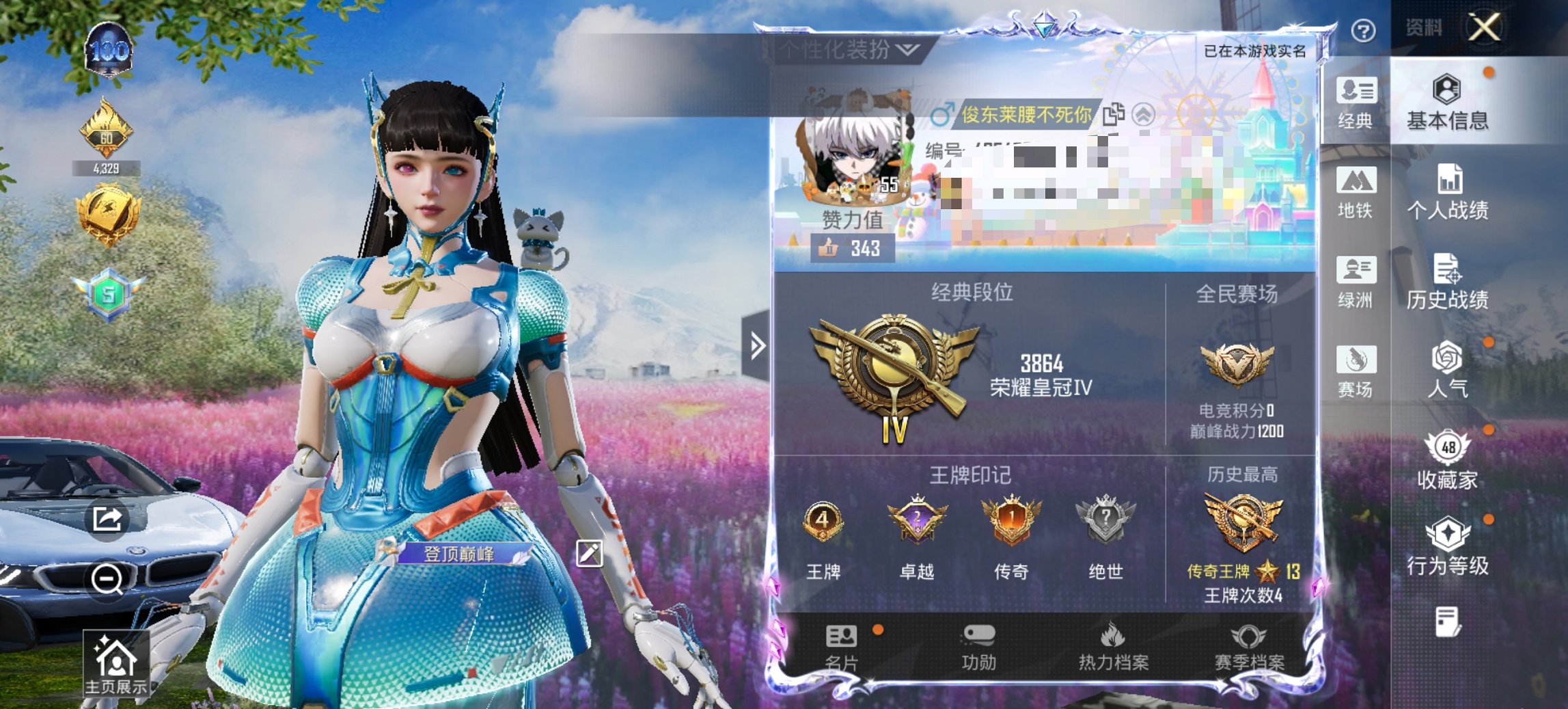Click the upward collapse arrow beside the name

1147,116
